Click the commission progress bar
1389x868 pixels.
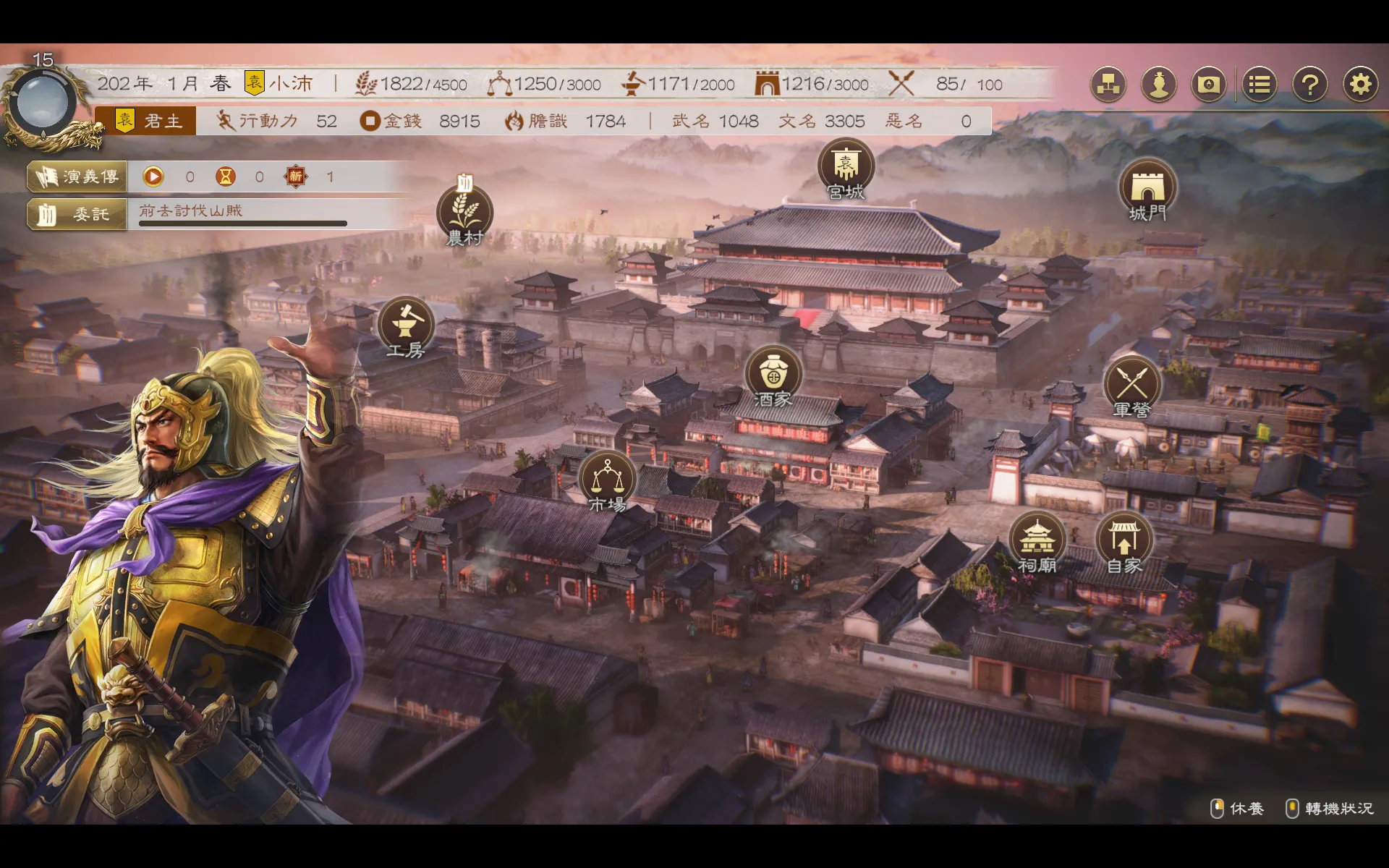click(x=242, y=224)
